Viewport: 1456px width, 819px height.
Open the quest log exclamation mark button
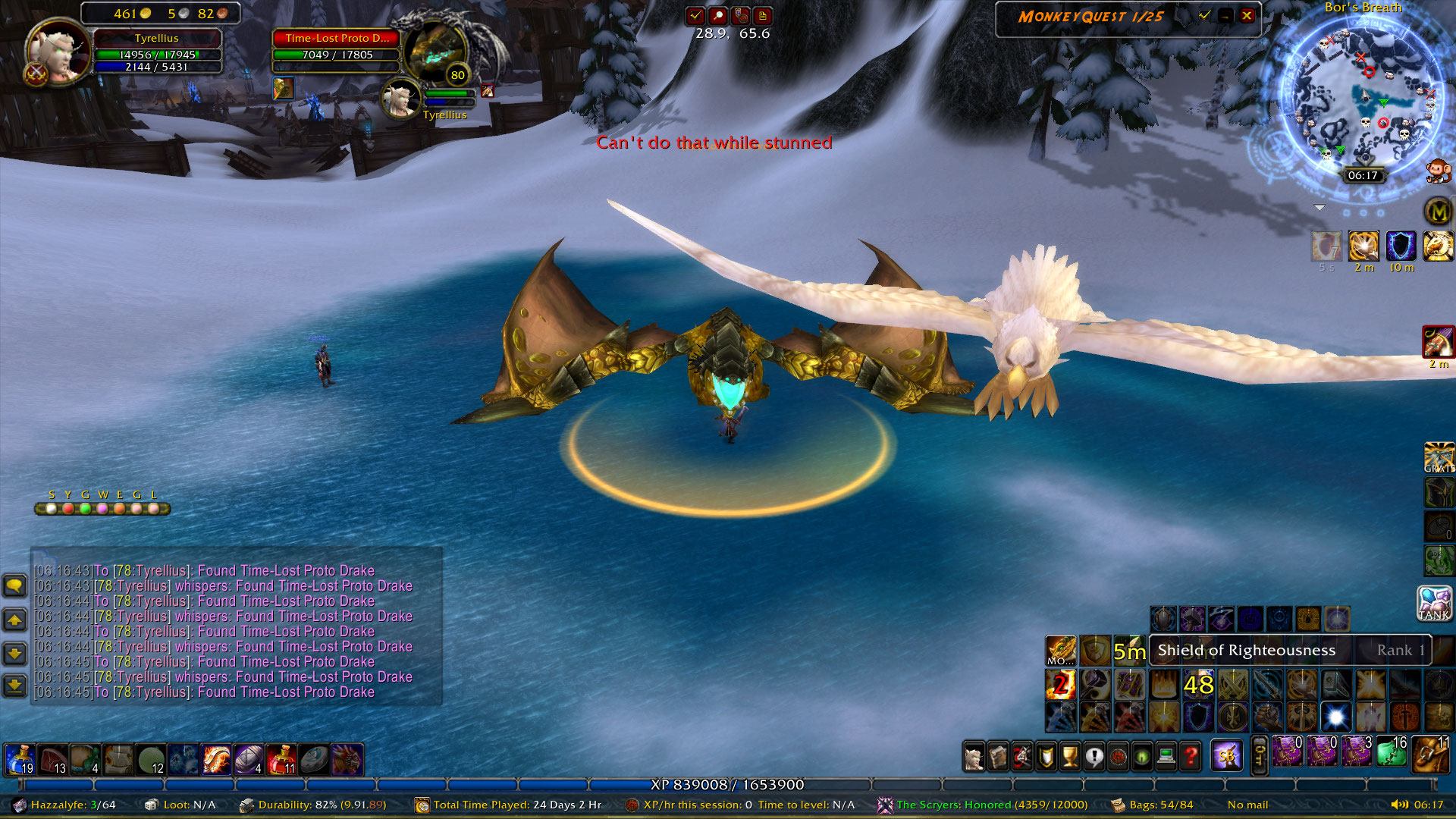[1094, 756]
